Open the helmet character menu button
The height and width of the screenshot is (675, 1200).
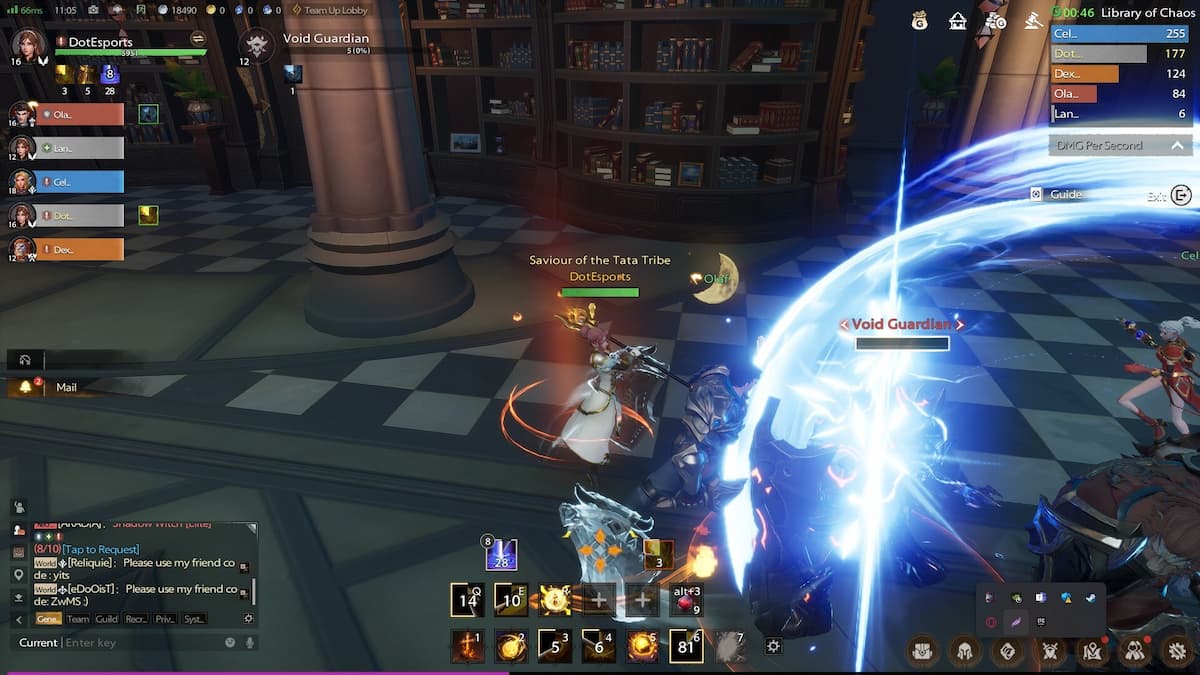click(x=964, y=651)
